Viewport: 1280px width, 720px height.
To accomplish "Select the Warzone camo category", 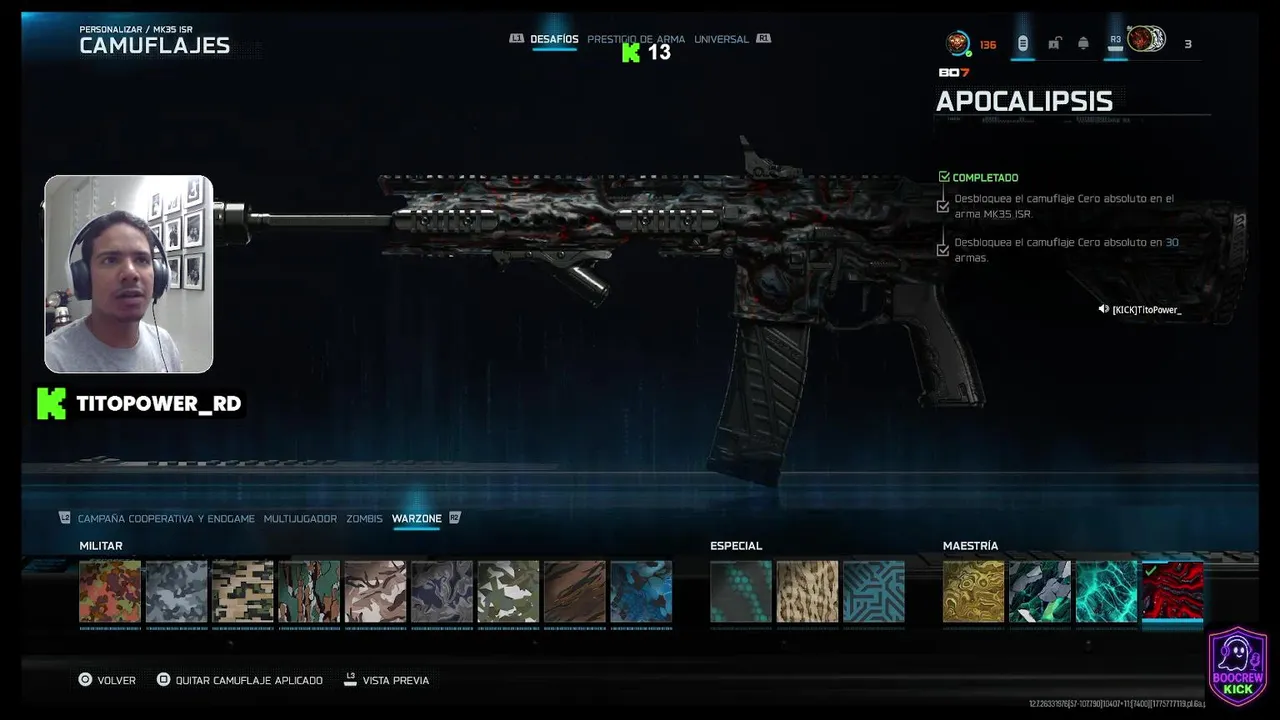I will pos(416,519).
